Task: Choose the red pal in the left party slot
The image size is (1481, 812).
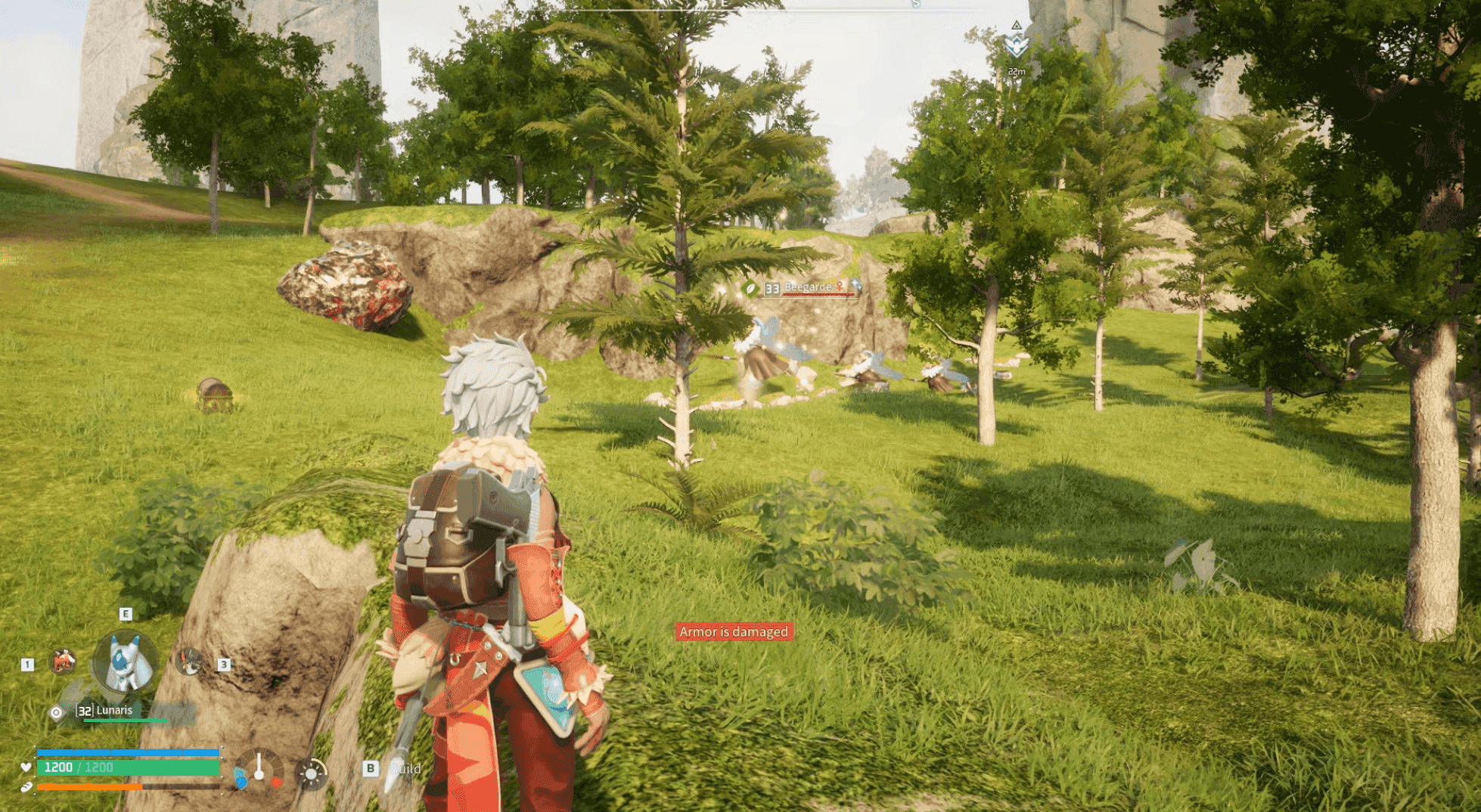Action: click(x=64, y=662)
